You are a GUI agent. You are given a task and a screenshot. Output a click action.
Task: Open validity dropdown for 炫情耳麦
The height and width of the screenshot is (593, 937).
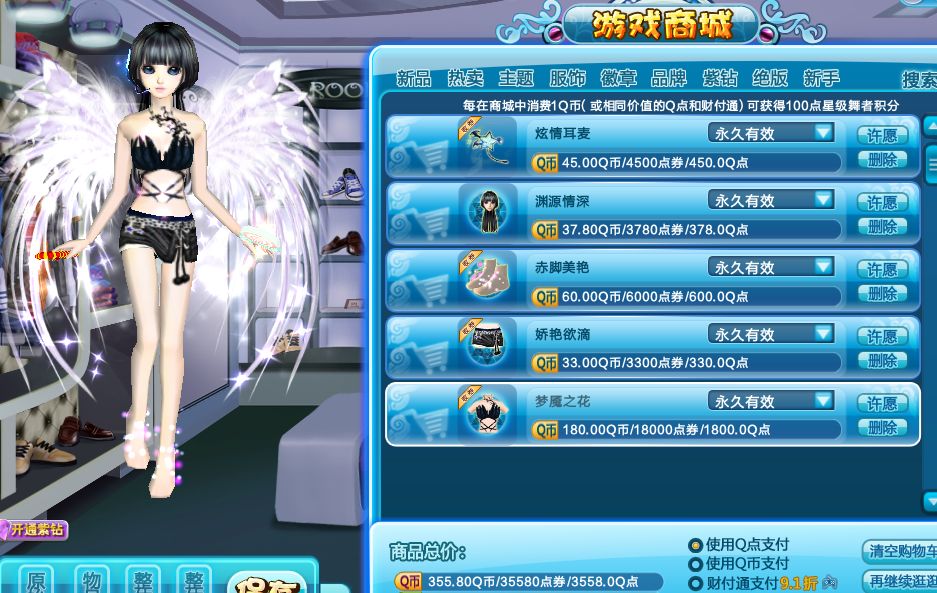pyautogui.click(x=823, y=132)
